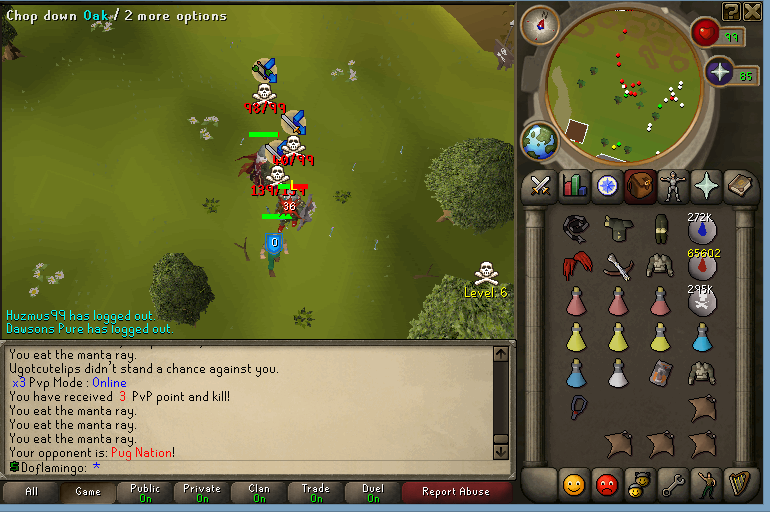The height and width of the screenshot is (512, 770).
Task: Select the Public chat tab
Action: coord(145,492)
